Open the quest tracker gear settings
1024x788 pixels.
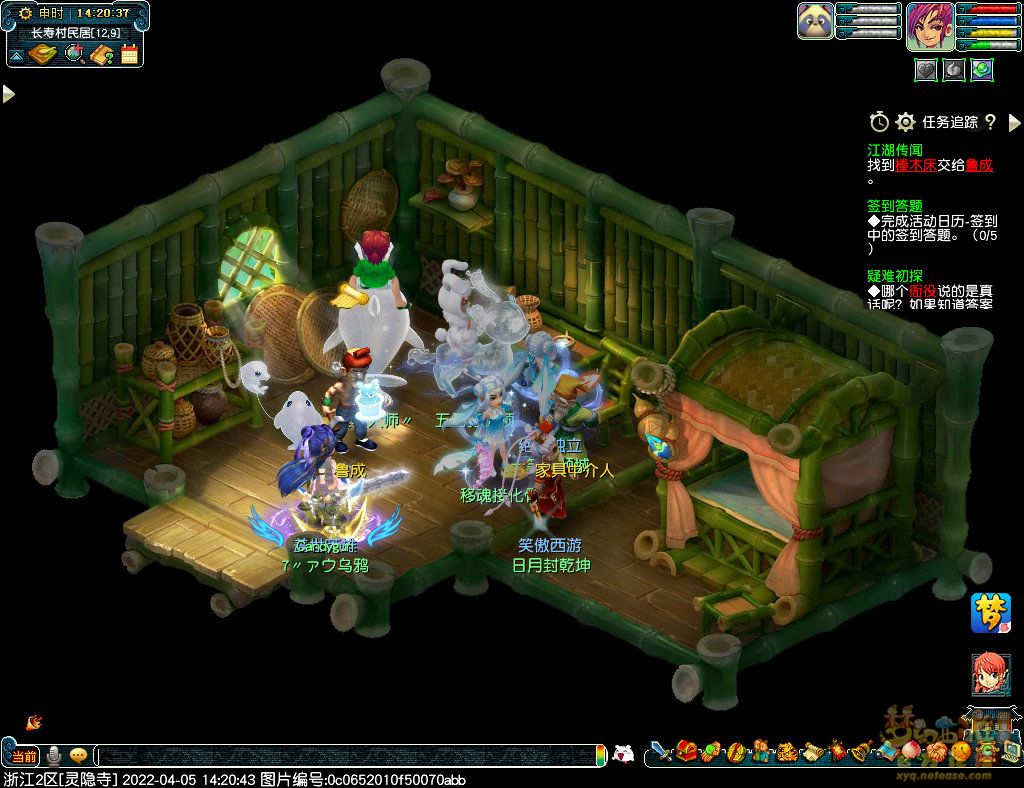(905, 122)
